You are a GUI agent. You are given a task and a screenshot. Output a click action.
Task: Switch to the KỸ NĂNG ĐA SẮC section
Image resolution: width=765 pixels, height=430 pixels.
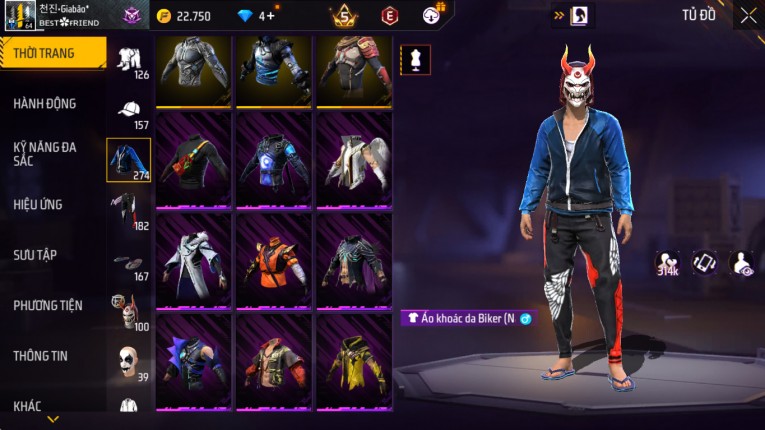pos(45,153)
